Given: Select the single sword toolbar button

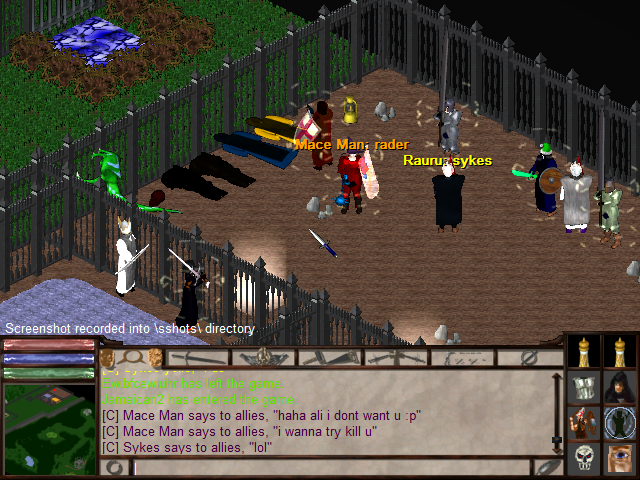Looking at the screenshot, I should [199, 357].
